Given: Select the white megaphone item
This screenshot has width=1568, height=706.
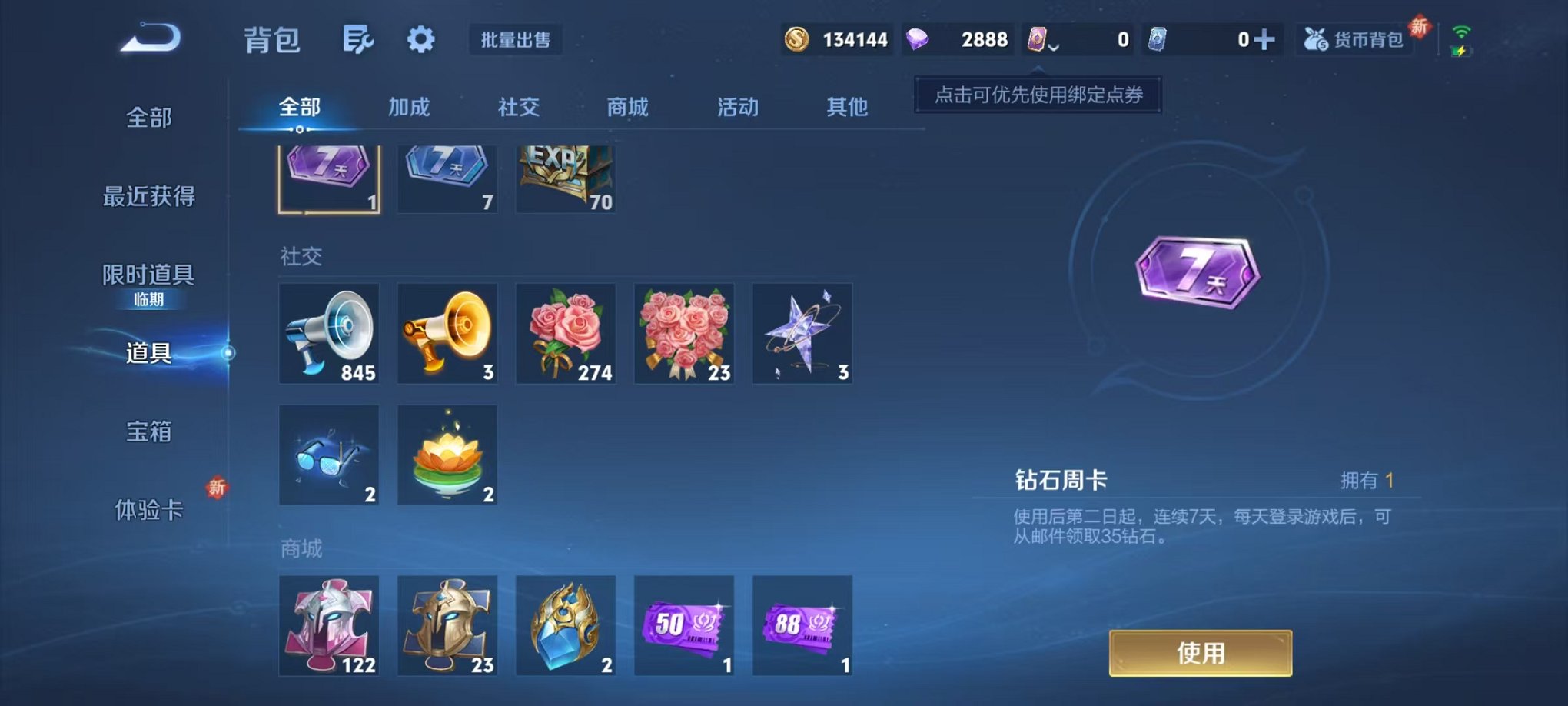Looking at the screenshot, I should [x=329, y=334].
